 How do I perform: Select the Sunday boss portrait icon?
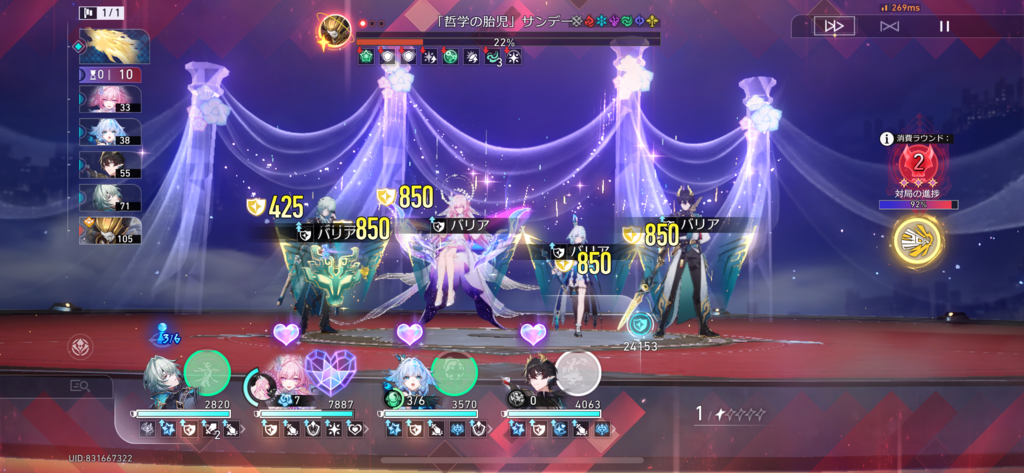click(x=334, y=32)
